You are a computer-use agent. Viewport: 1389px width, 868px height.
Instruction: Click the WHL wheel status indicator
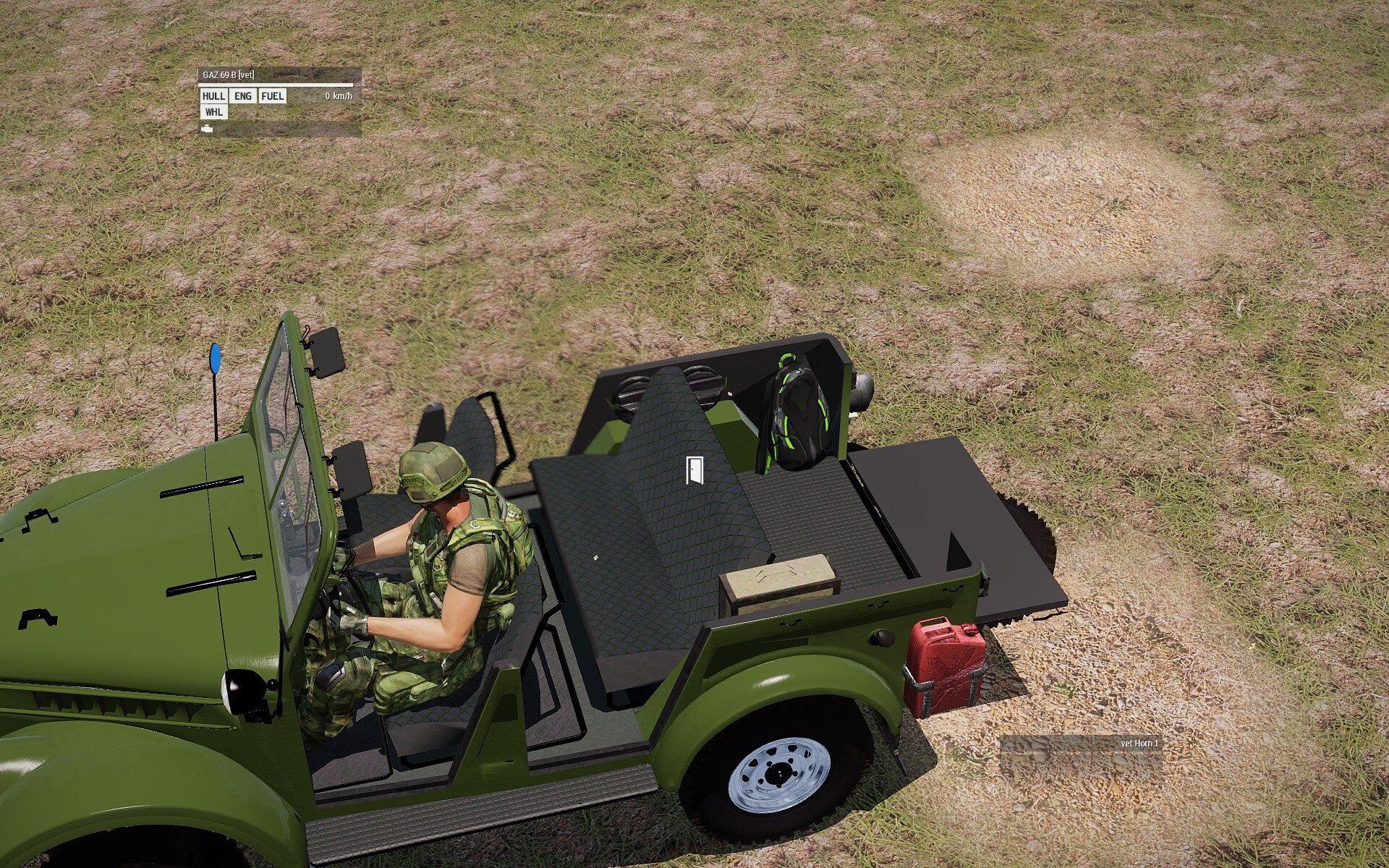click(213, 112)
